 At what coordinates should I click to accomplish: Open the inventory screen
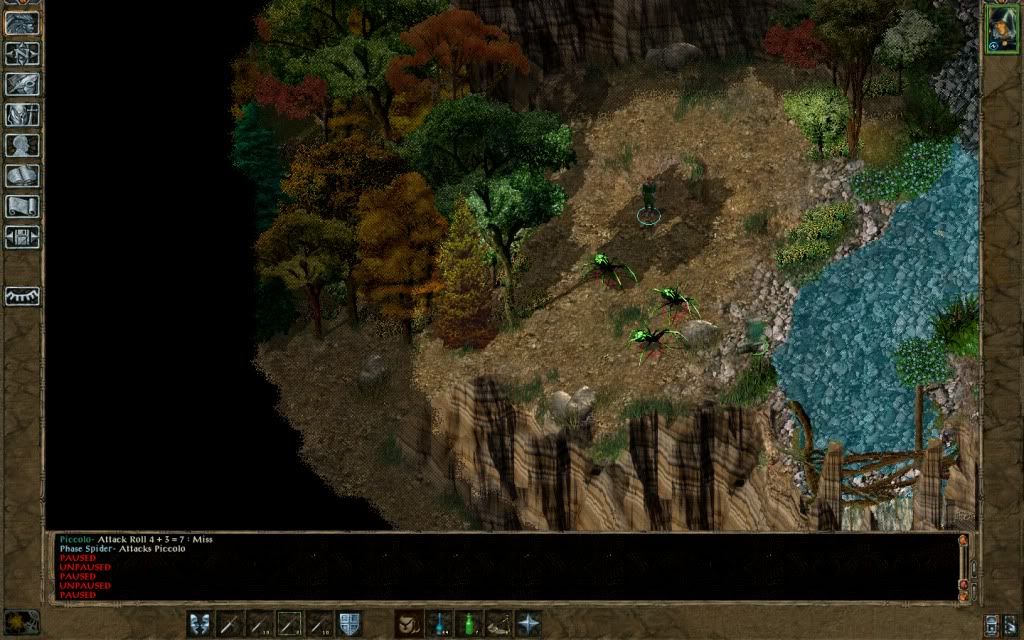point(22,115)
